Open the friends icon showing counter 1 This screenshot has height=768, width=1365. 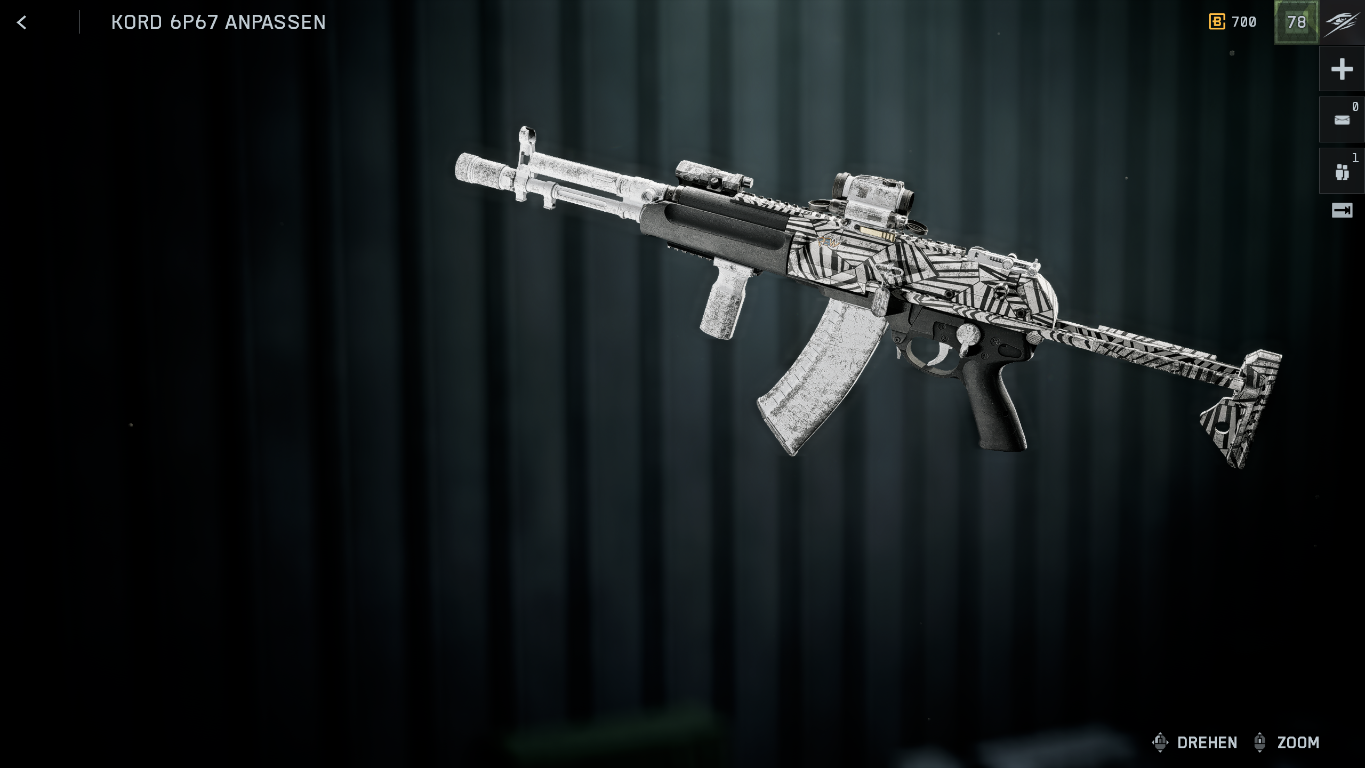(x=1341, y=170)
